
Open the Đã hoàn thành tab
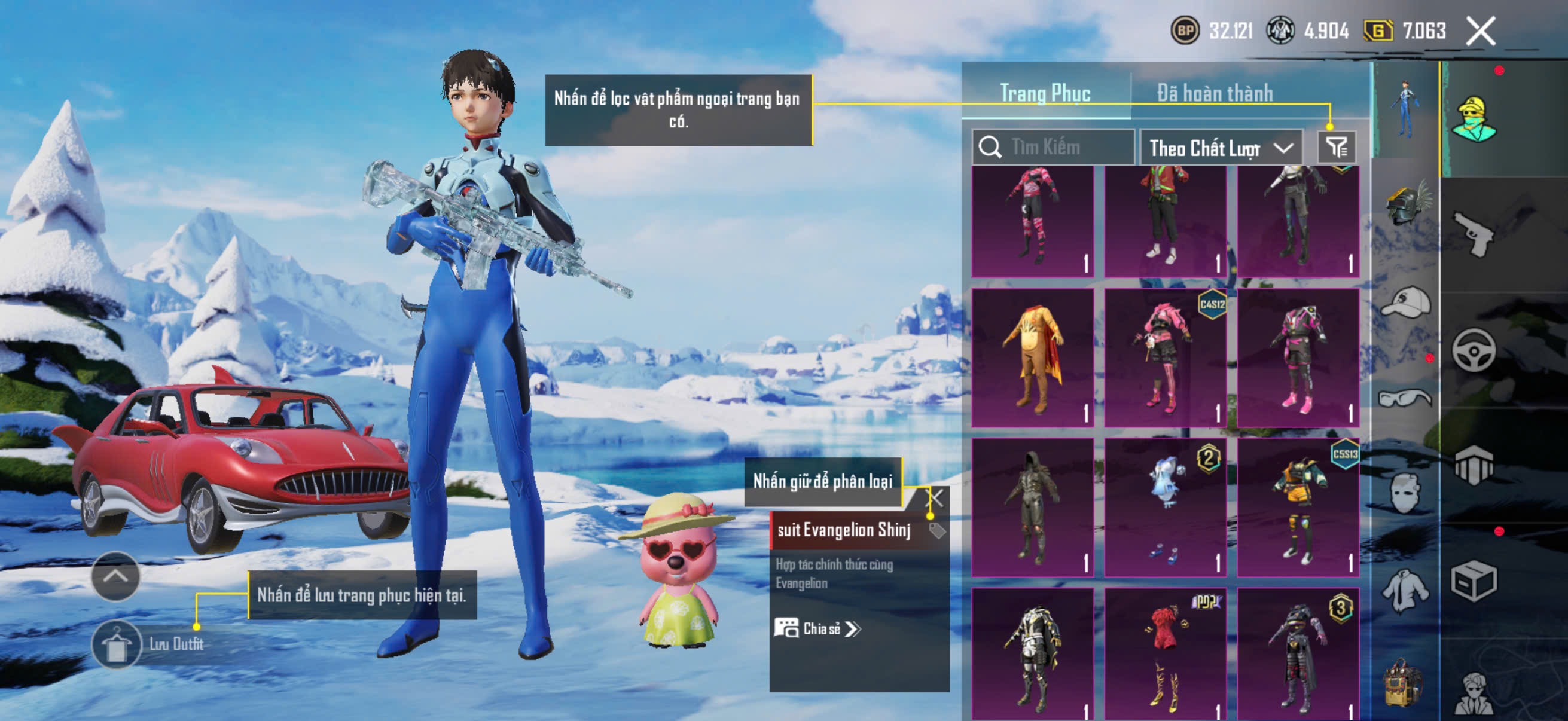tap(1215, 93)
